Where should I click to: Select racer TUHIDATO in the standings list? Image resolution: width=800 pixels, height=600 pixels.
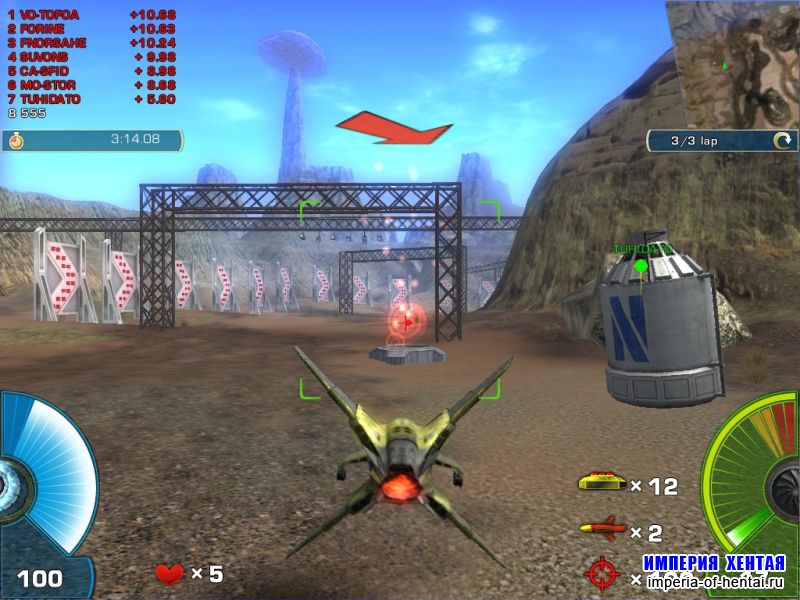[x=50, y=100]
